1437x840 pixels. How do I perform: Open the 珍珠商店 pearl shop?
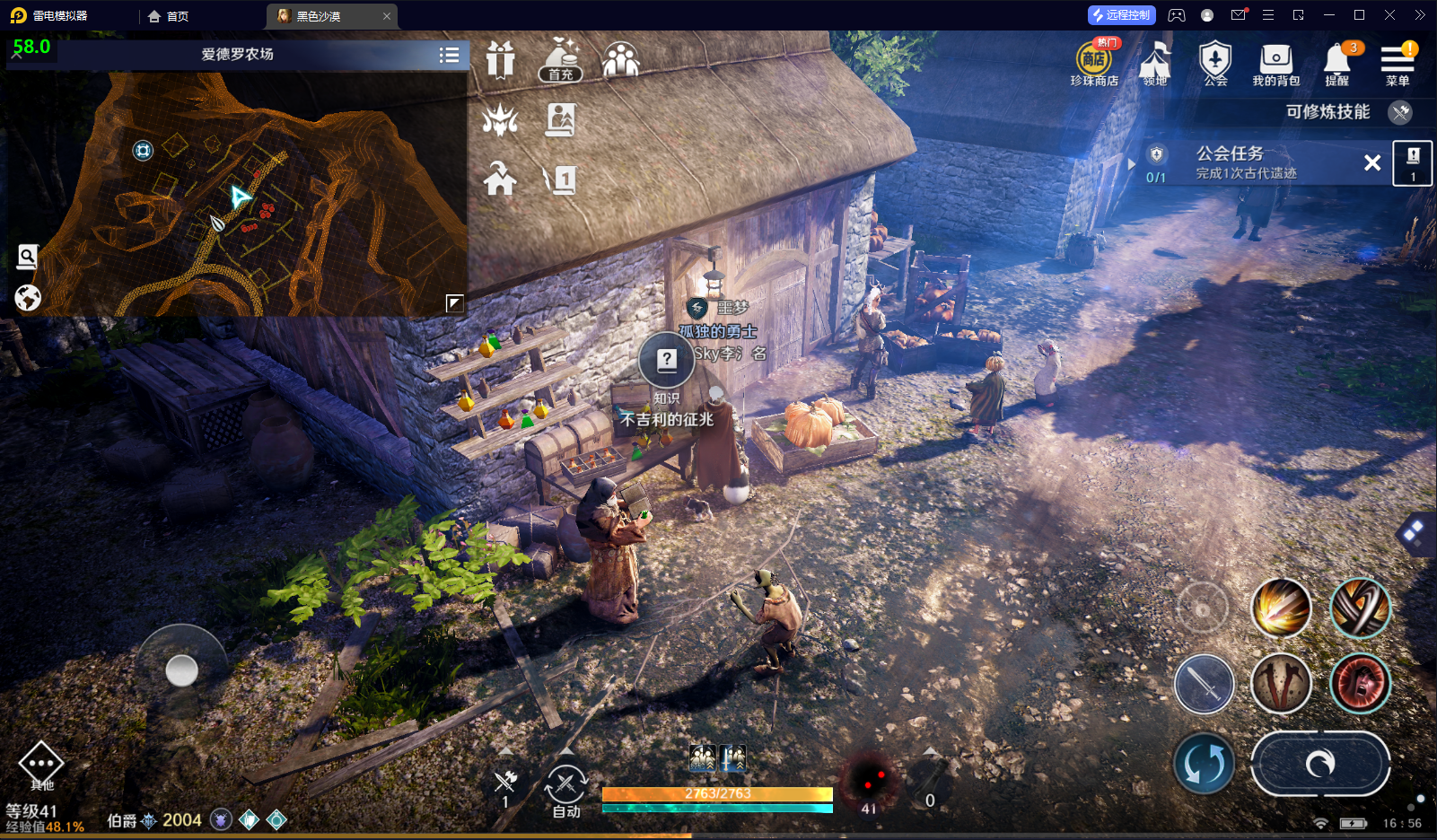[x=1093, y=63]
